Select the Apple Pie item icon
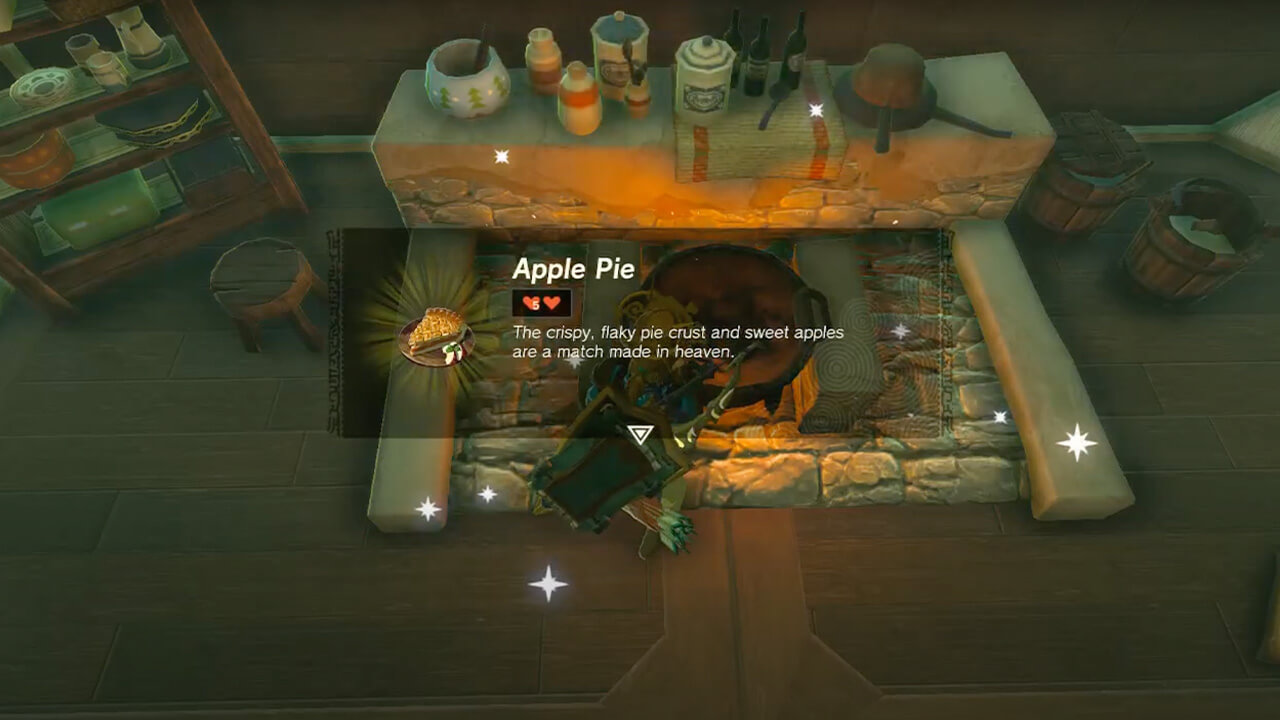 click(x=437, y=333)
